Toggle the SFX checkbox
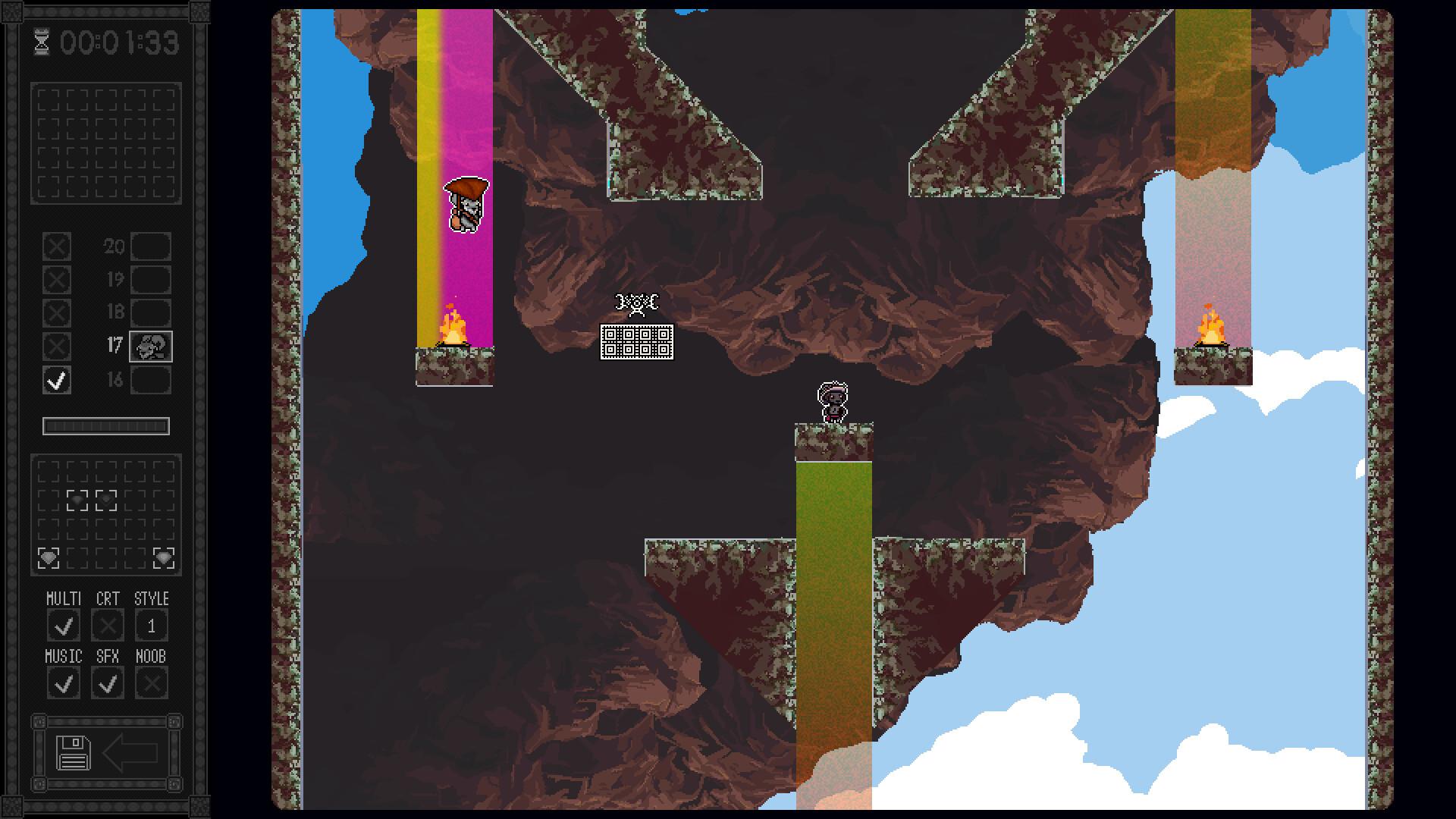 [x=108, y=683]
